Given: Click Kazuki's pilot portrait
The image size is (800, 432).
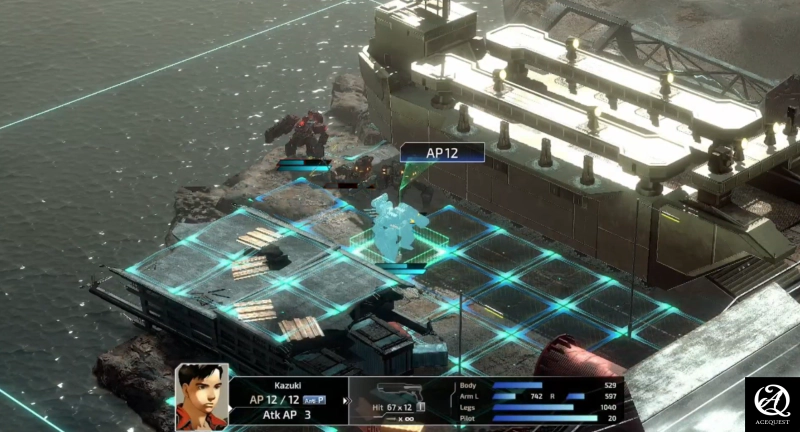Looking at the screenshot, I should pyautogui.click(x=201, y=397).
